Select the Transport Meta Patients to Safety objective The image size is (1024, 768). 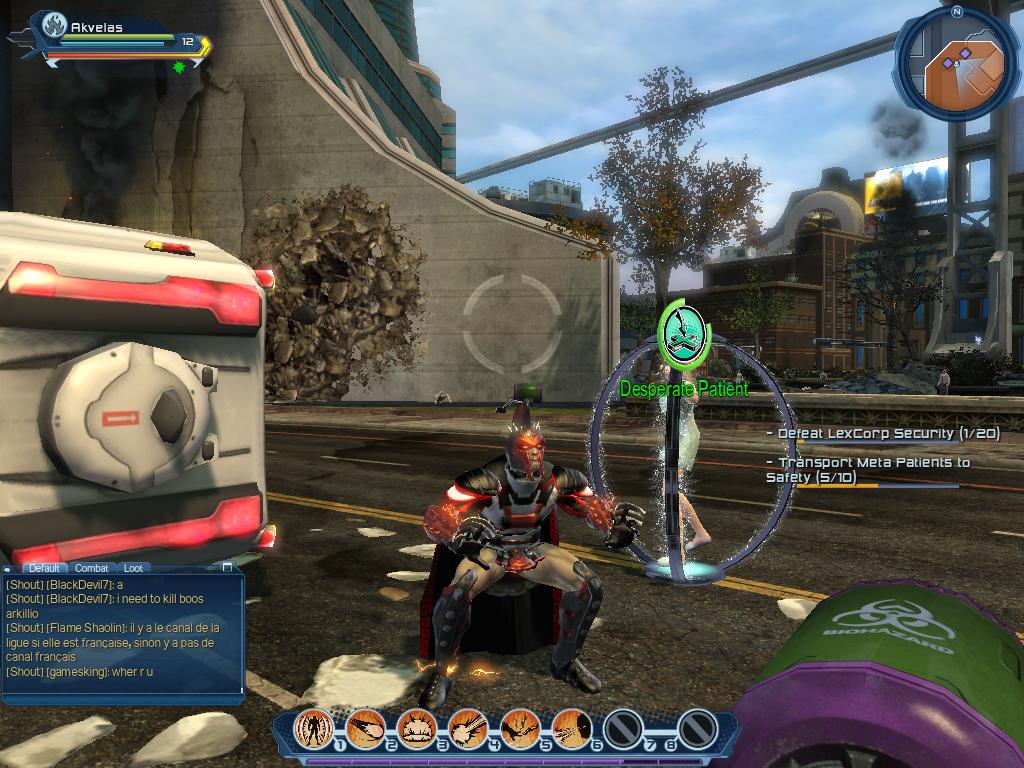[x=867, y=470]
